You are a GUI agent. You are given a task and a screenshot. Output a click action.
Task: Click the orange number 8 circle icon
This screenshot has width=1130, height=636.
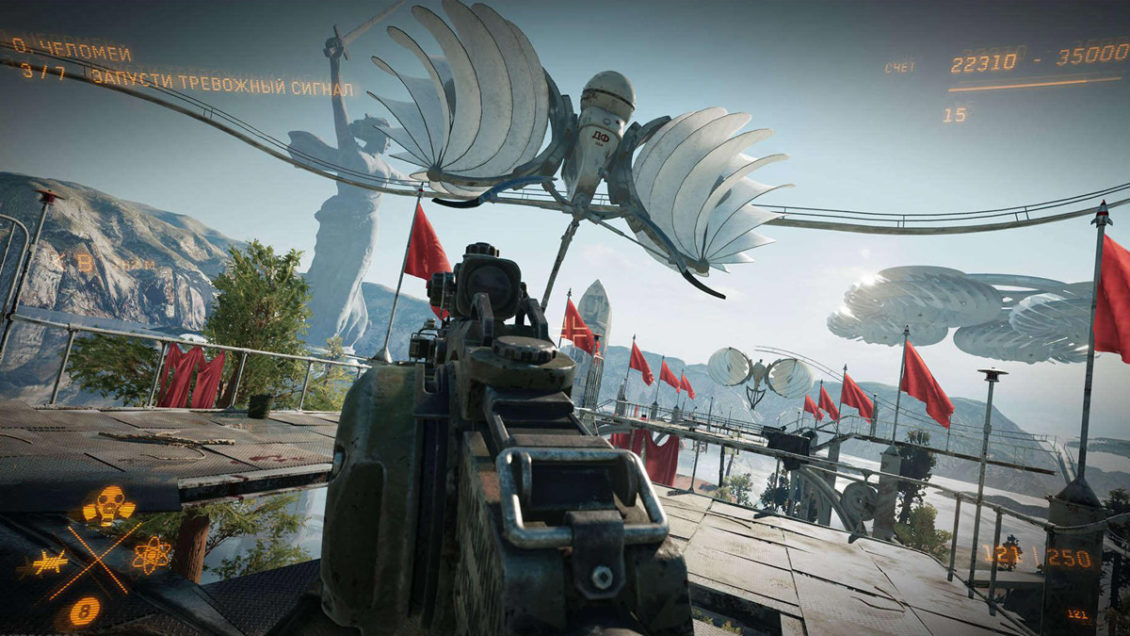[85, 610]
